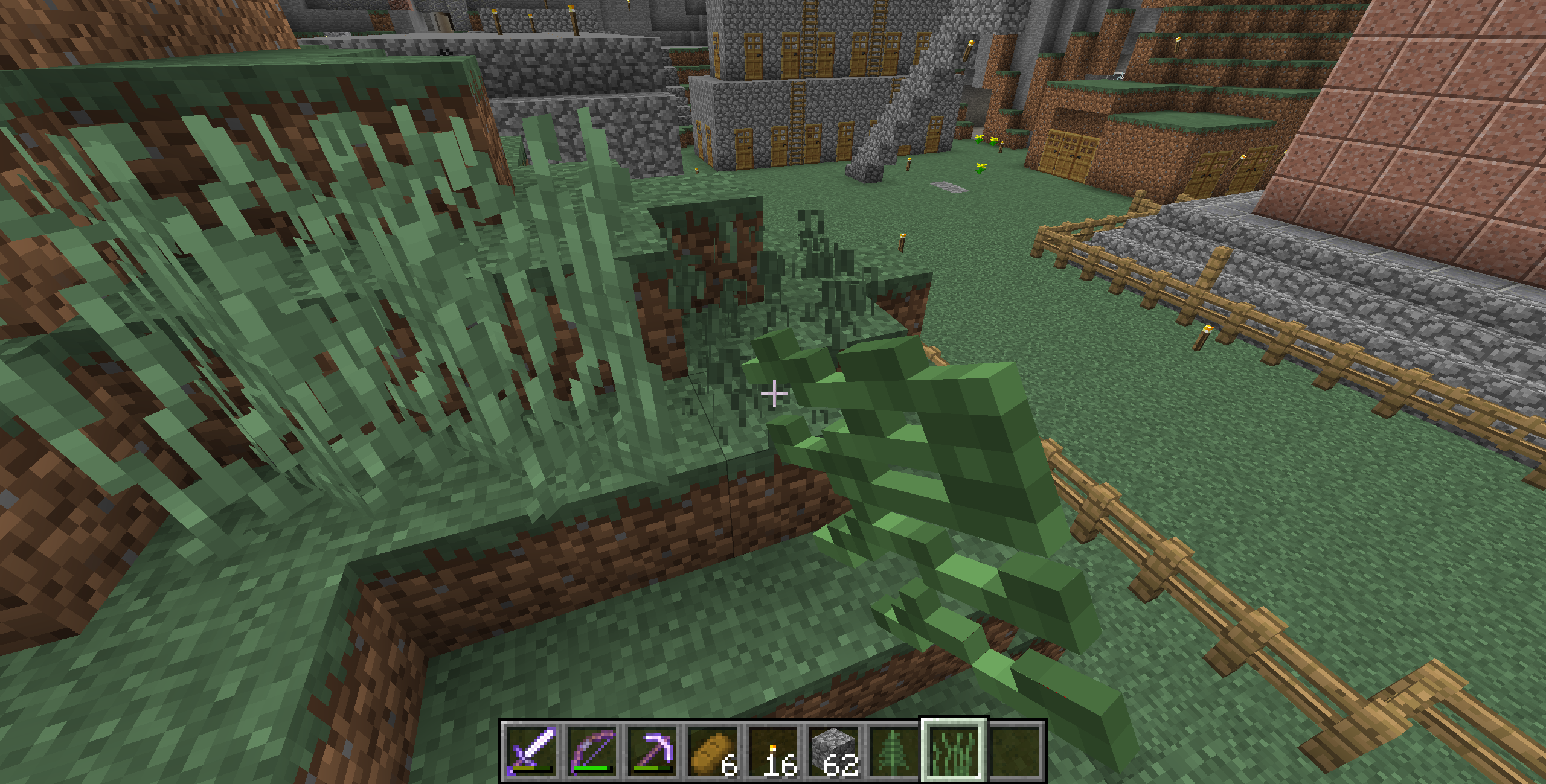
Task: Select the bread stack of 6
Action: tap(712, 751)
